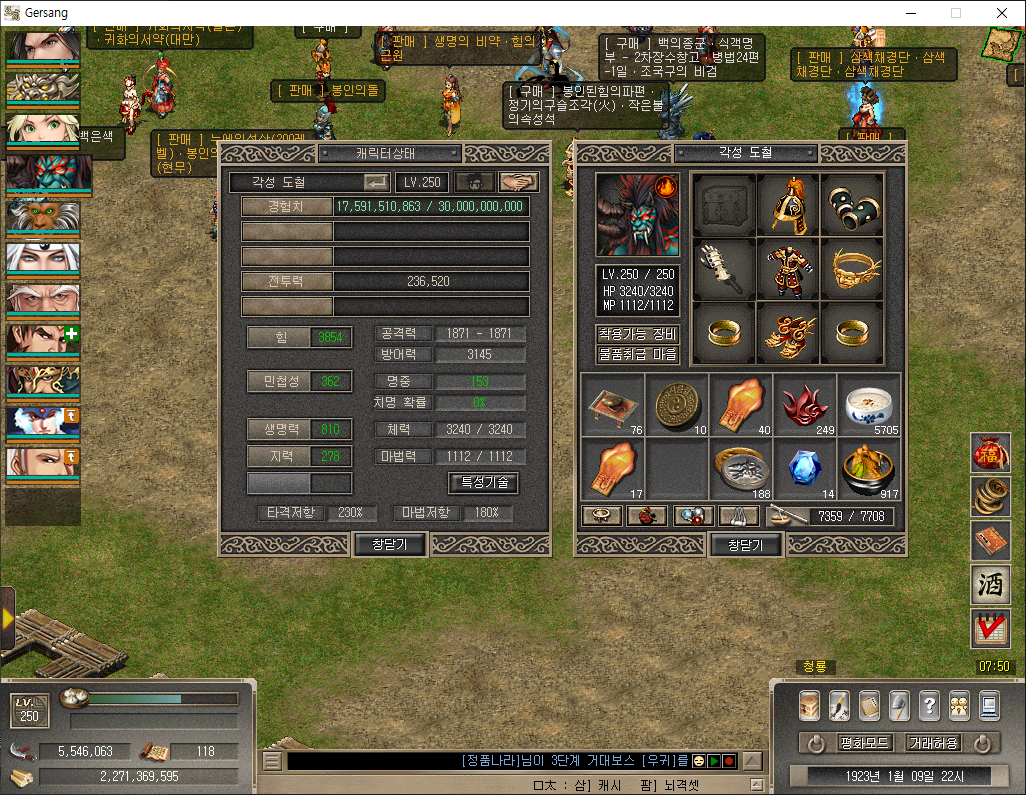Screen dimensions: 1026x795
Task: Select the equipped red armor slot
Action: pos(788,269)
